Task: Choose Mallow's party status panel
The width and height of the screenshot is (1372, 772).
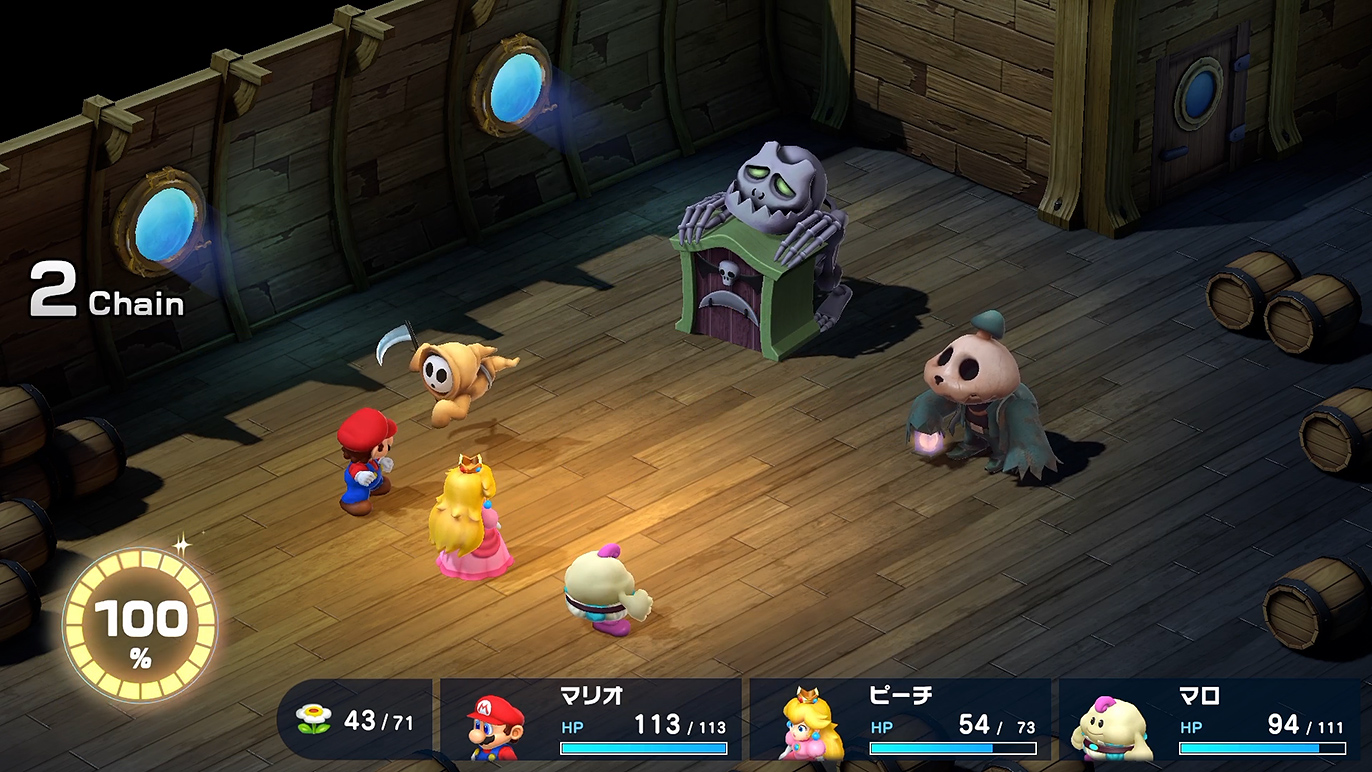Action: tap(1210, 721)
